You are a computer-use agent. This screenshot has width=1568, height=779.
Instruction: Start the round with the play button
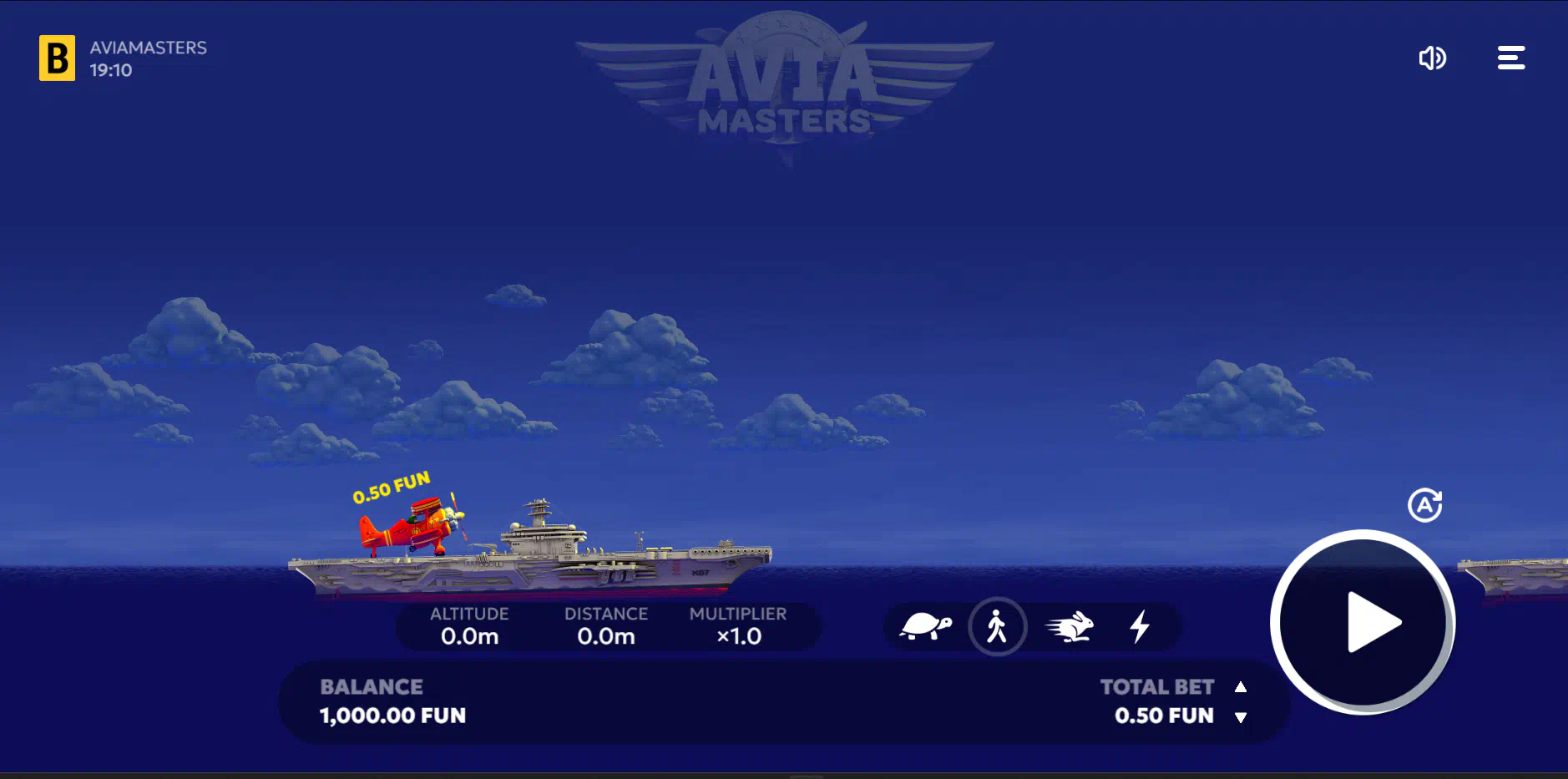(1363, 622)
